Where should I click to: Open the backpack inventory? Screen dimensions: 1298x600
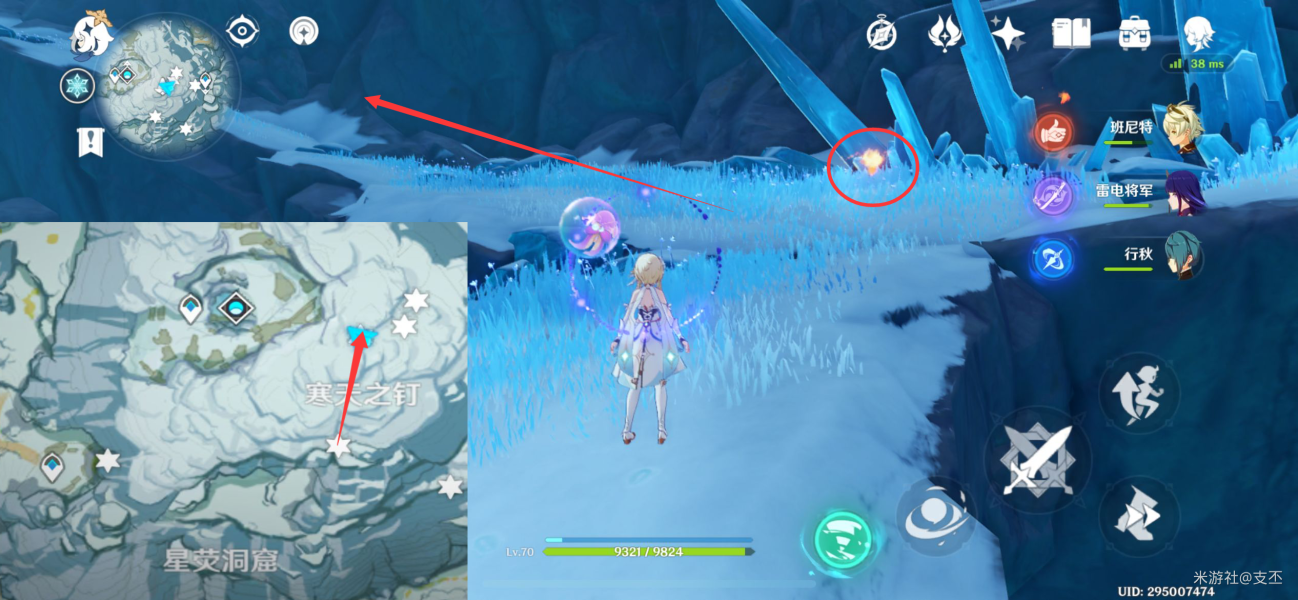(1134, 34)
